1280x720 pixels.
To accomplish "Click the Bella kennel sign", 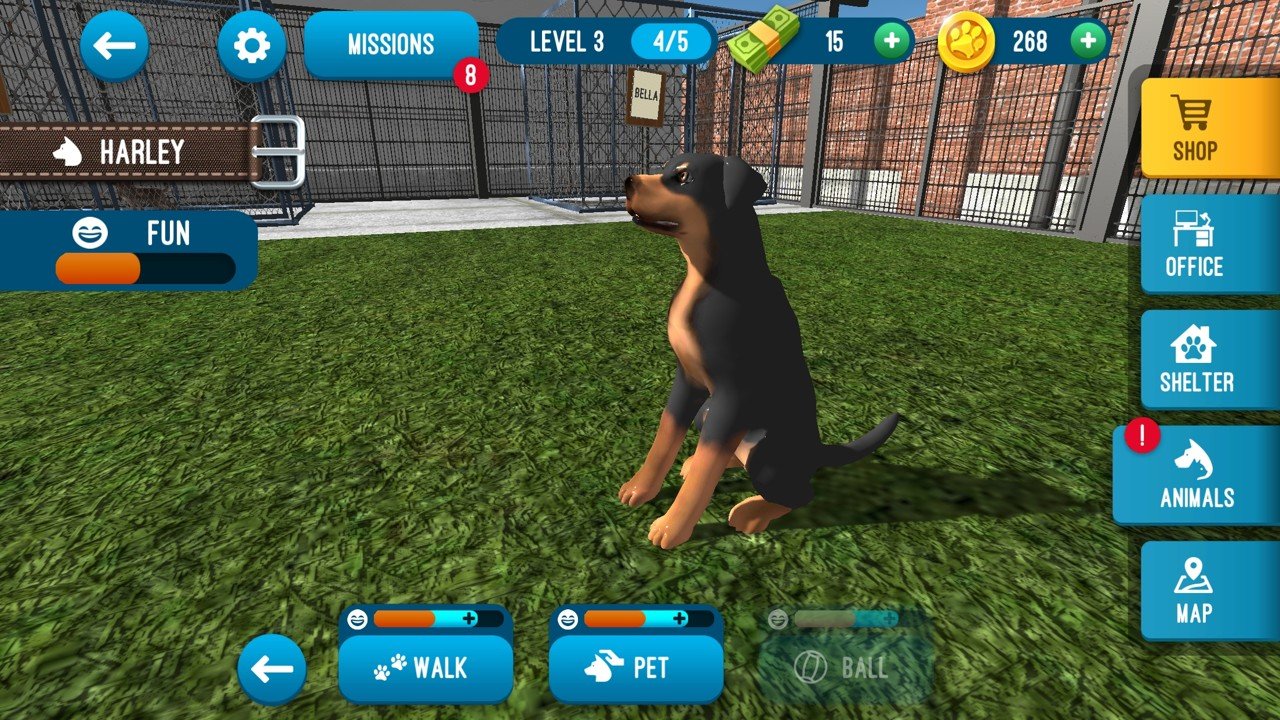I will (645, 95).
